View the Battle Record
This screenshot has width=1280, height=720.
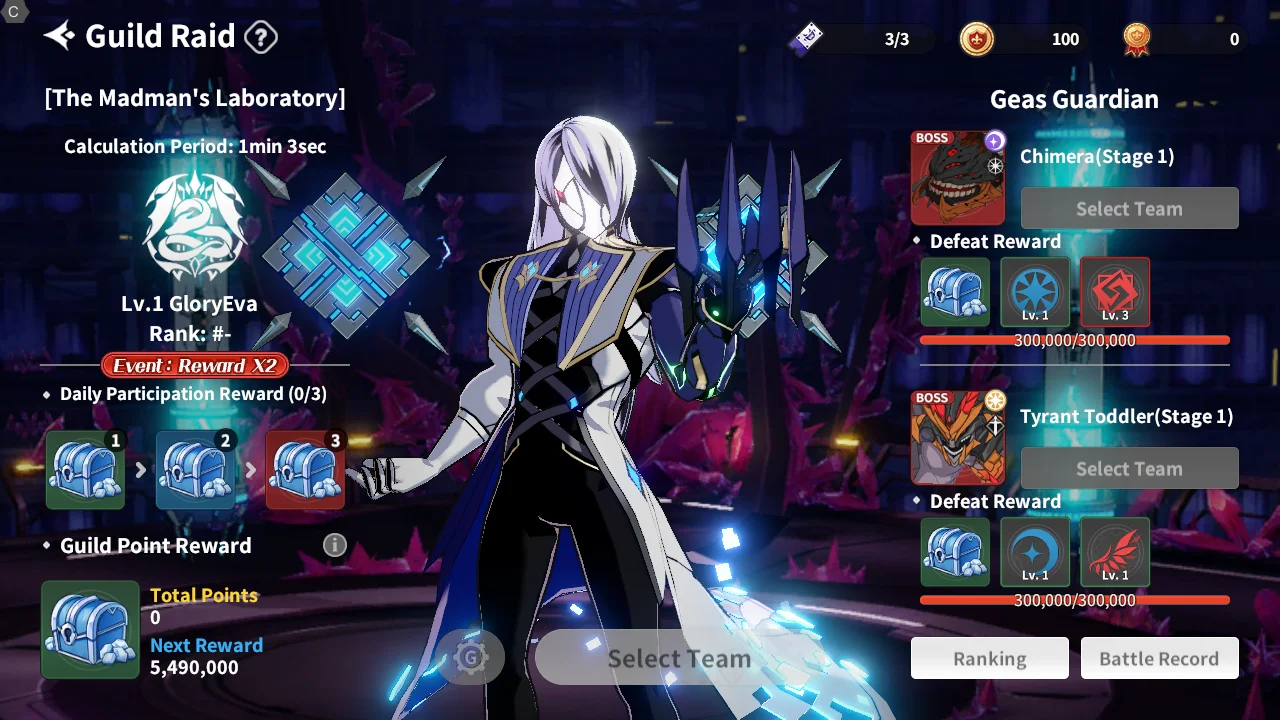(x=1159, y=659)
